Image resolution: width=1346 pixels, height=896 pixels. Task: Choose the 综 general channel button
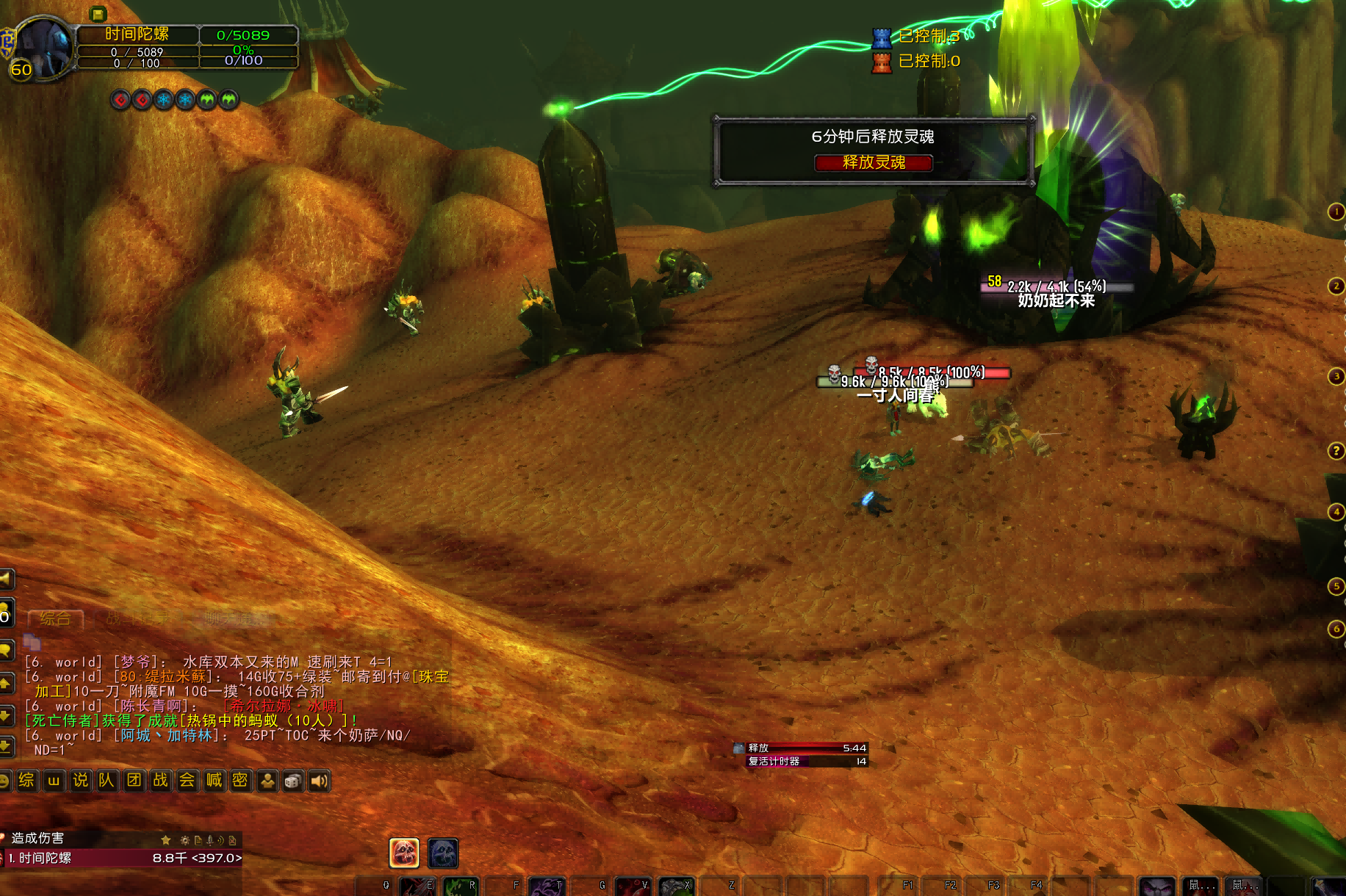(26, 780)
